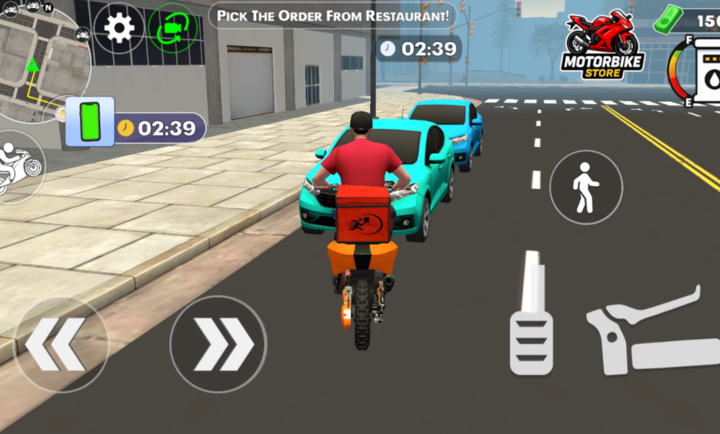Click the green cash money icon
Screen dimensions: 720x434
[667, 17]
